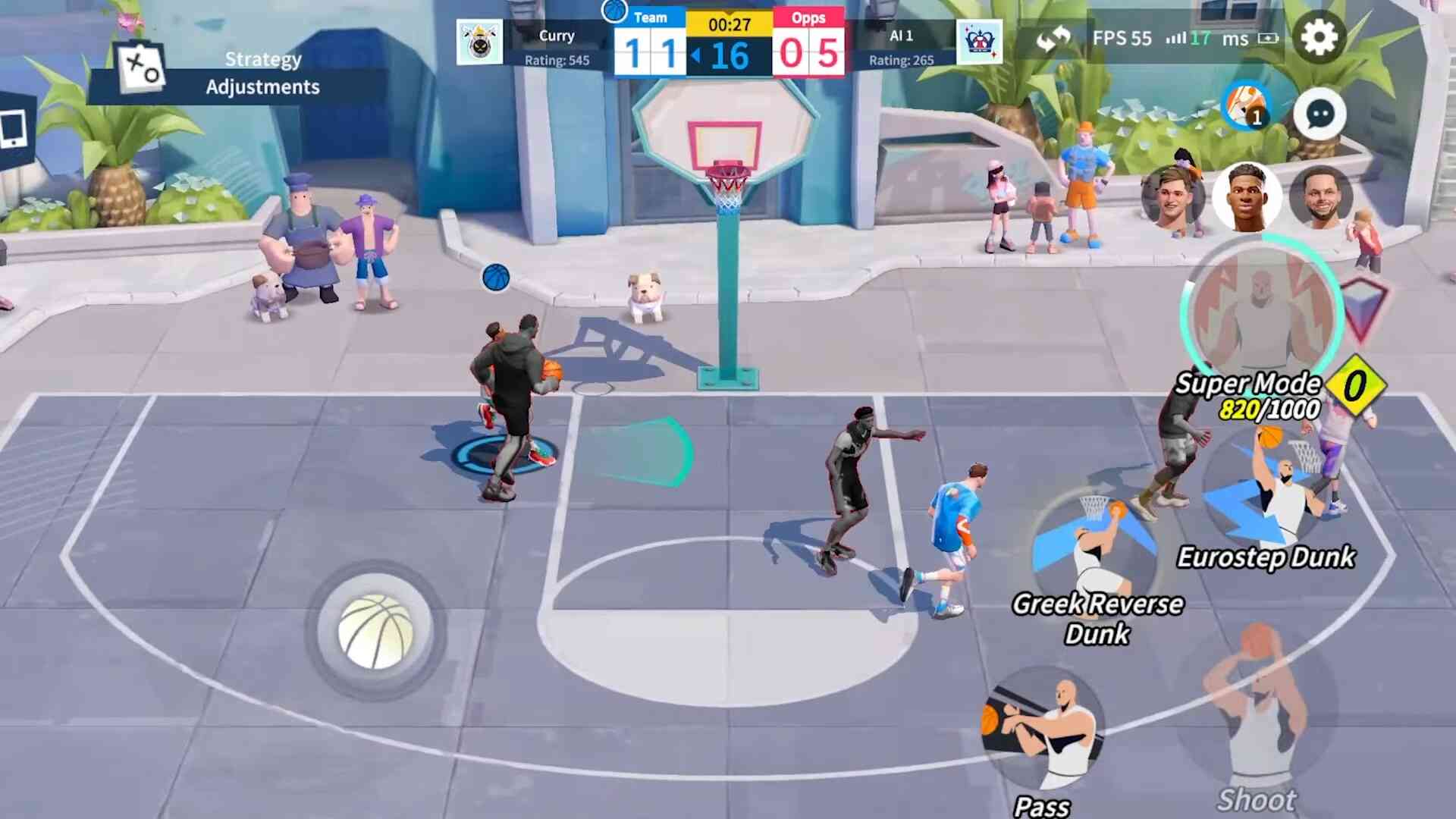The height and width of the screenshot is (819, 1456).
Task: Tap the basketball movement joystick
Action: click(x=375, y=631)
